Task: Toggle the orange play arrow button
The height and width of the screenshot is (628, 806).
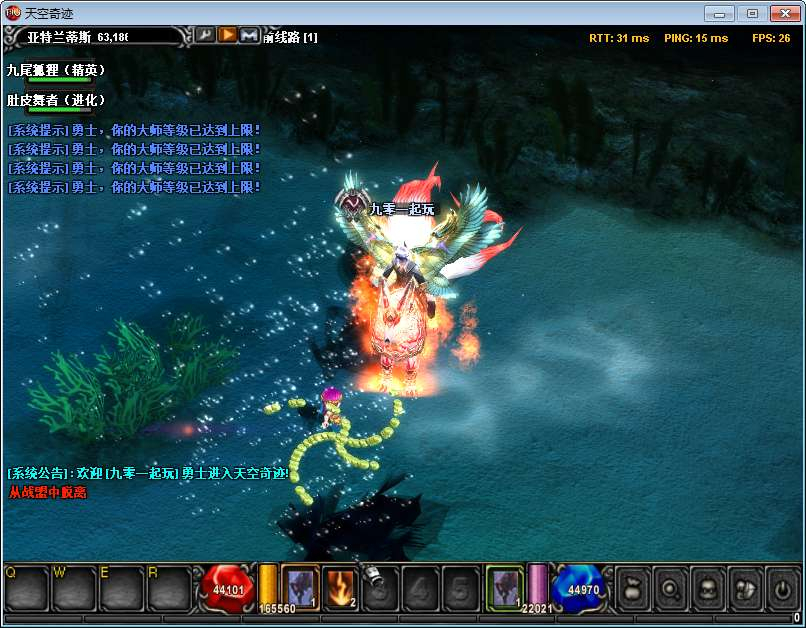Action: pyautogui.click(x=227, y=35)
